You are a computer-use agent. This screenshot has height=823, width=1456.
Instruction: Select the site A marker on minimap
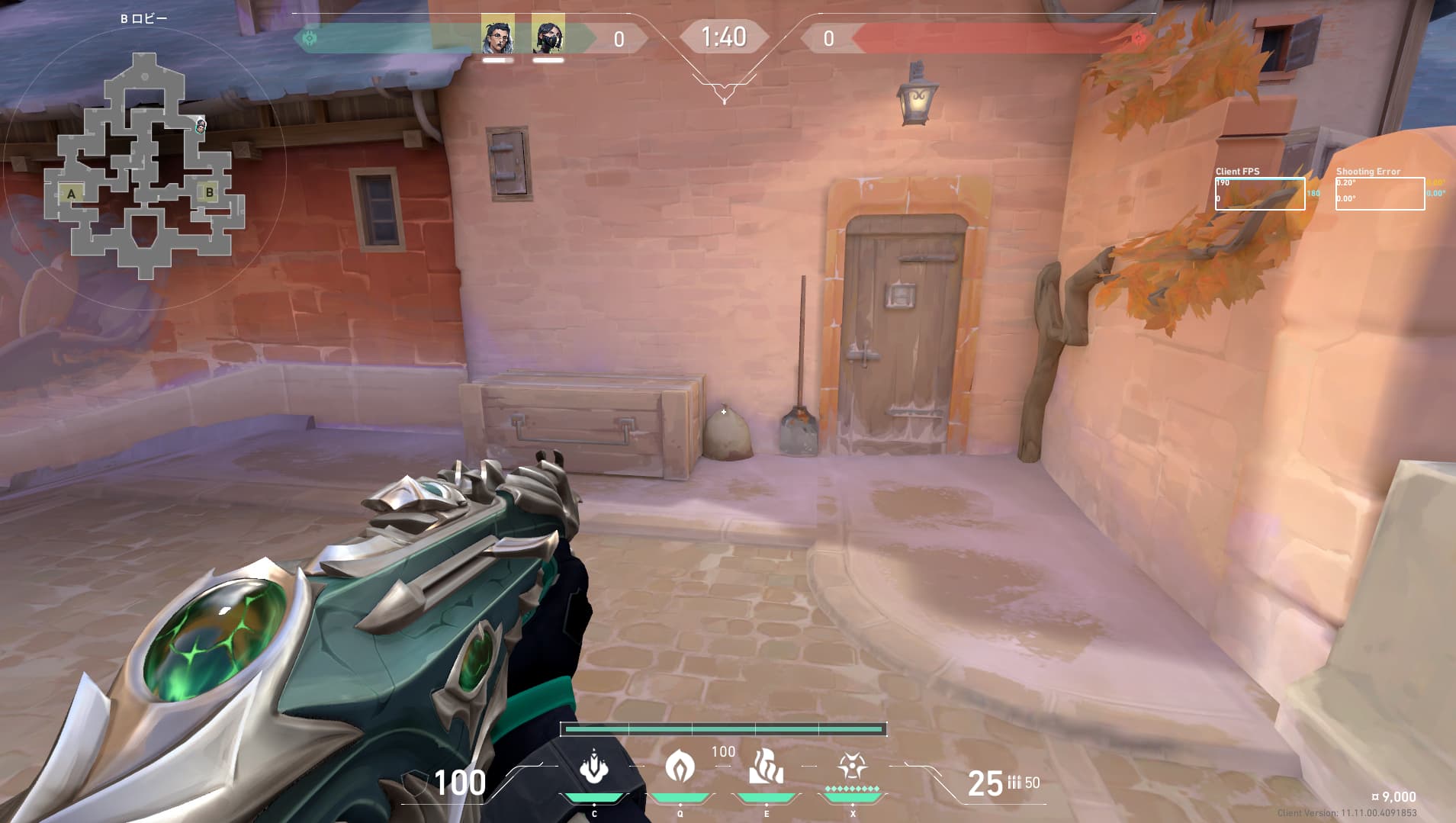tap(72, 194)
